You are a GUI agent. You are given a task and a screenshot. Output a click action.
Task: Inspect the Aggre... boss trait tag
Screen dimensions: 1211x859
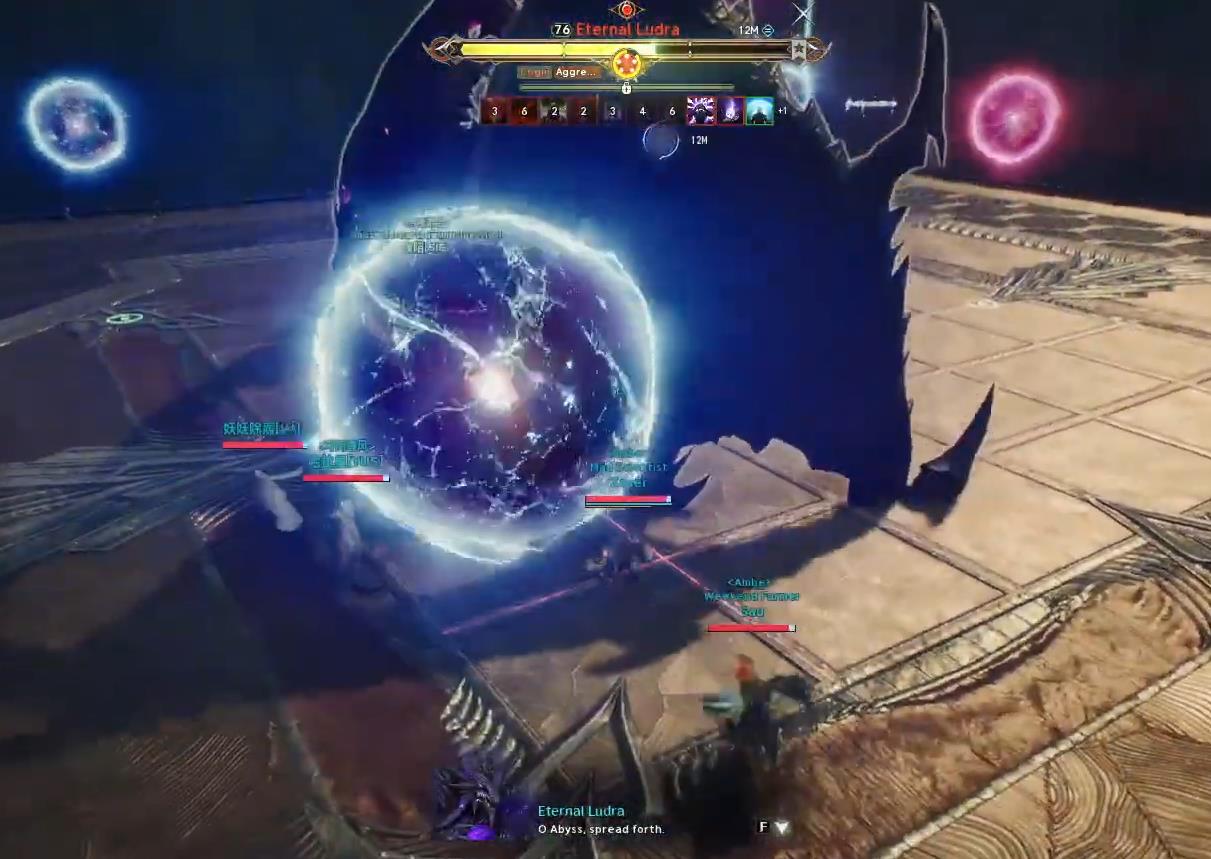click(576, 72)
